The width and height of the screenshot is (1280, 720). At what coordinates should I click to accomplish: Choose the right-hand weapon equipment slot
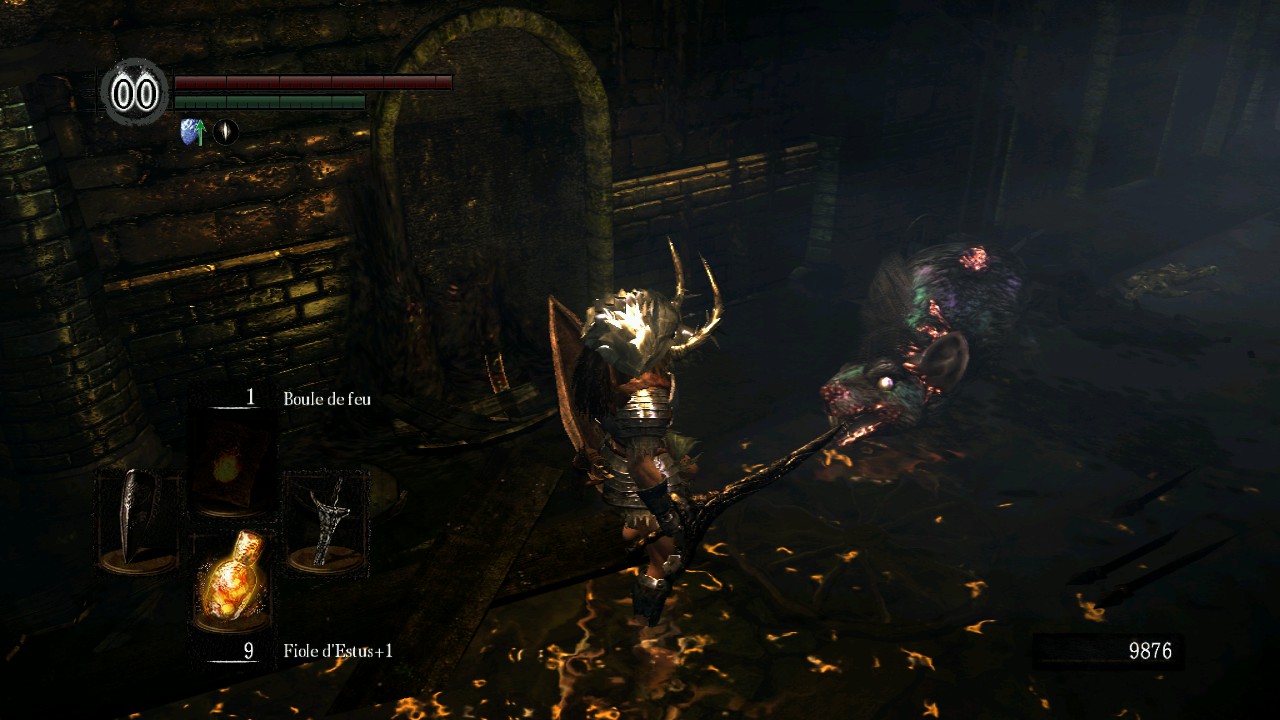pyautogui.click(x=327, y=521)
